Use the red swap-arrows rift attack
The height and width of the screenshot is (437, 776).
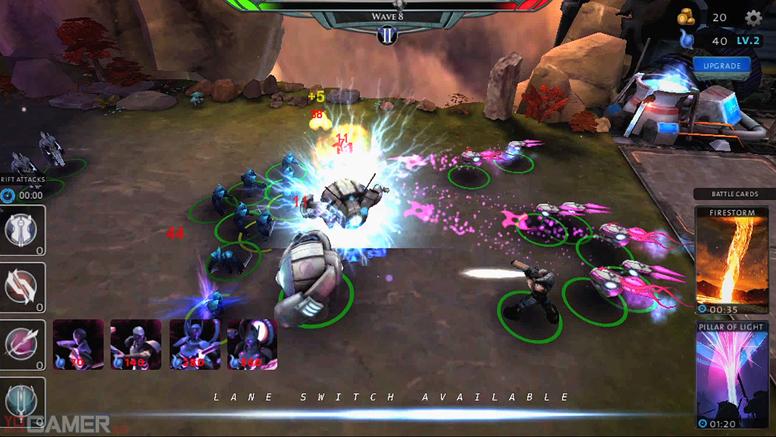coord(22,287)
